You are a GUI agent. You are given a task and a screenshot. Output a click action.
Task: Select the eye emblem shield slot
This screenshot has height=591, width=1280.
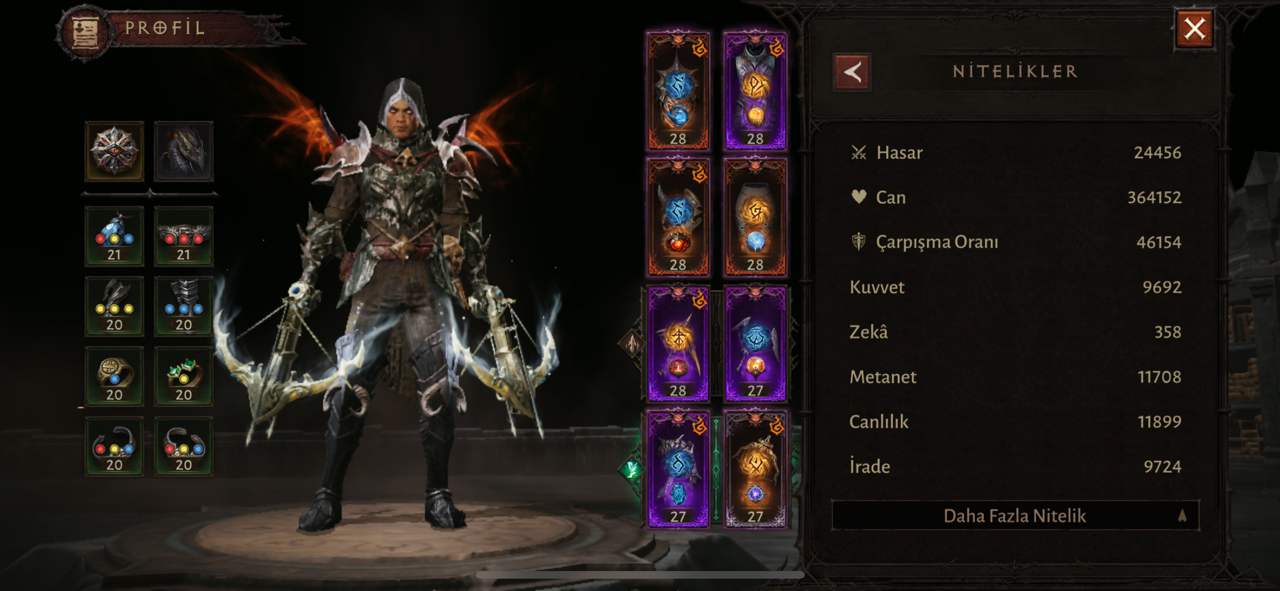click(114, 151)
